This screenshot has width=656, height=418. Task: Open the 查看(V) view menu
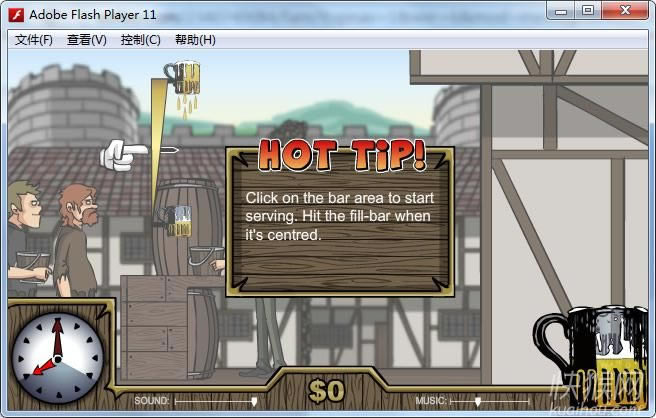click(87, 40)
